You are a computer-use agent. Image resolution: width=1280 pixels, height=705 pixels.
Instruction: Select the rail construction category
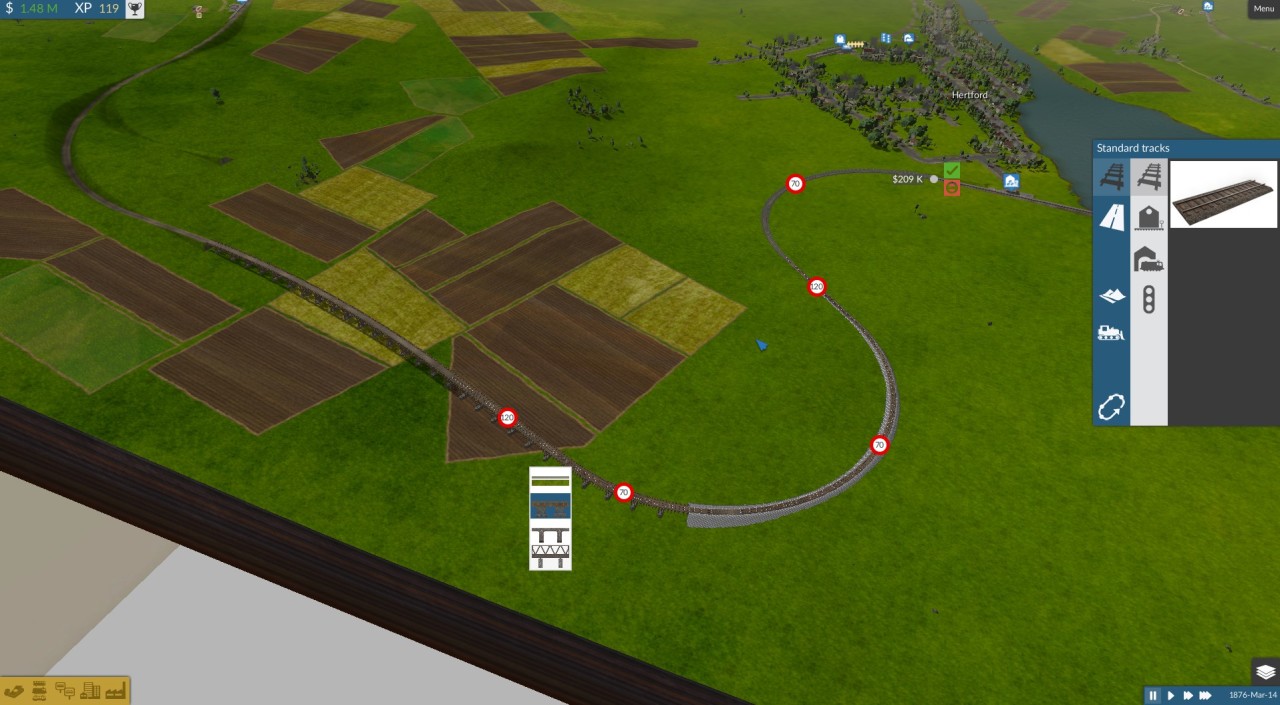tap(1111, 178)
